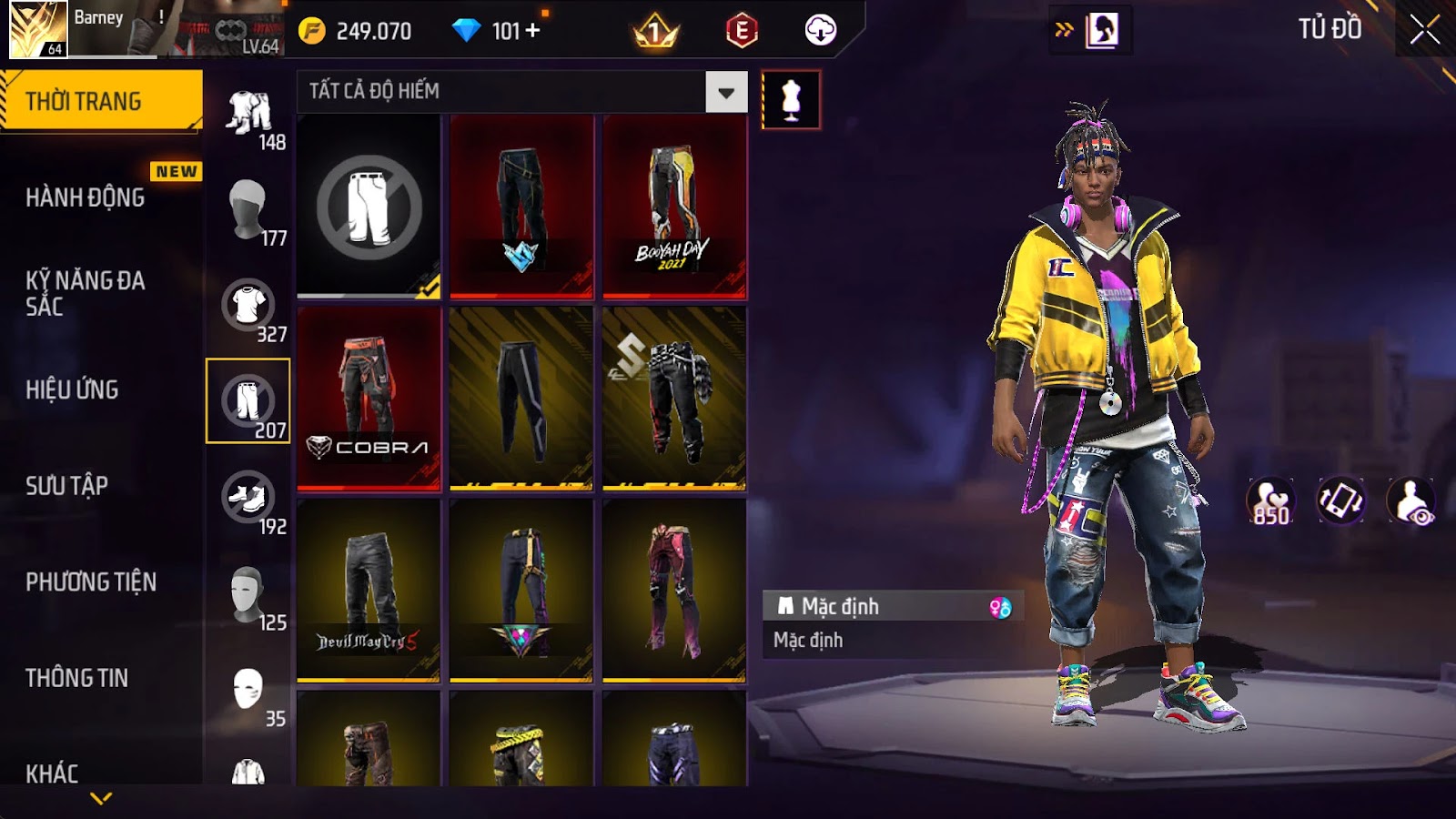
Task: Select the Booyah Day 2021 pants
Action: coord(674,207)
